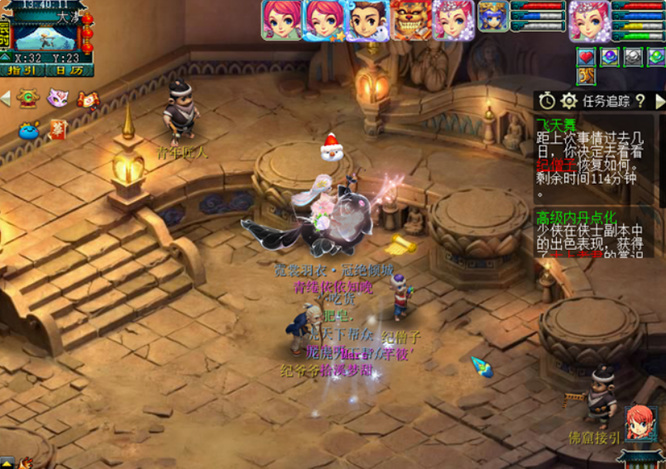
Task: Open the quest tracker question mark help
Action: pos(636,100)
